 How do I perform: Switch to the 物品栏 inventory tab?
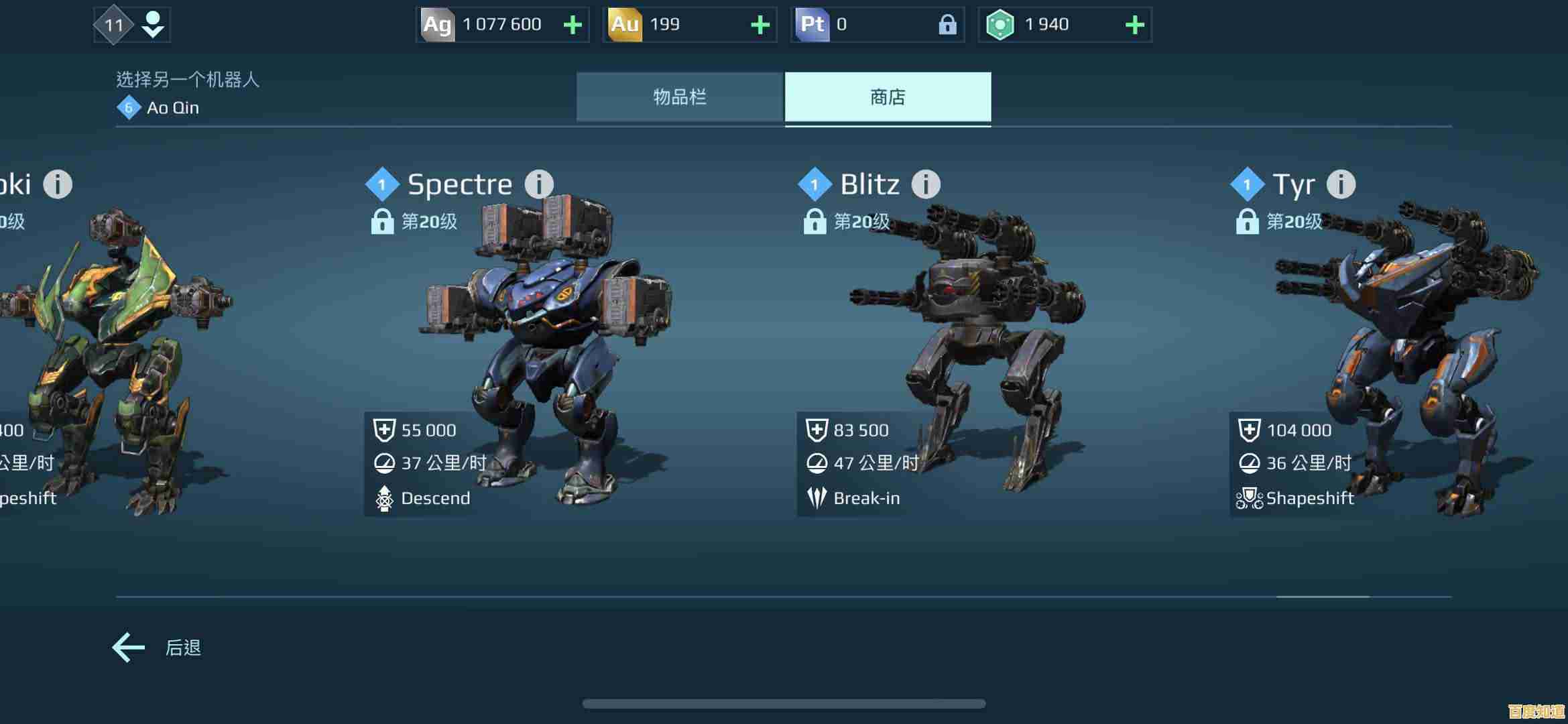(x=681, y=97)
